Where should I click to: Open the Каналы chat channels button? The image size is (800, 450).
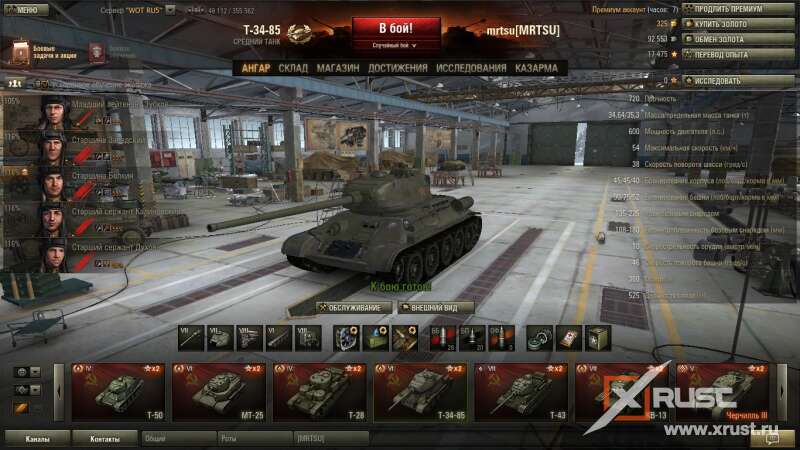[37, 438]
